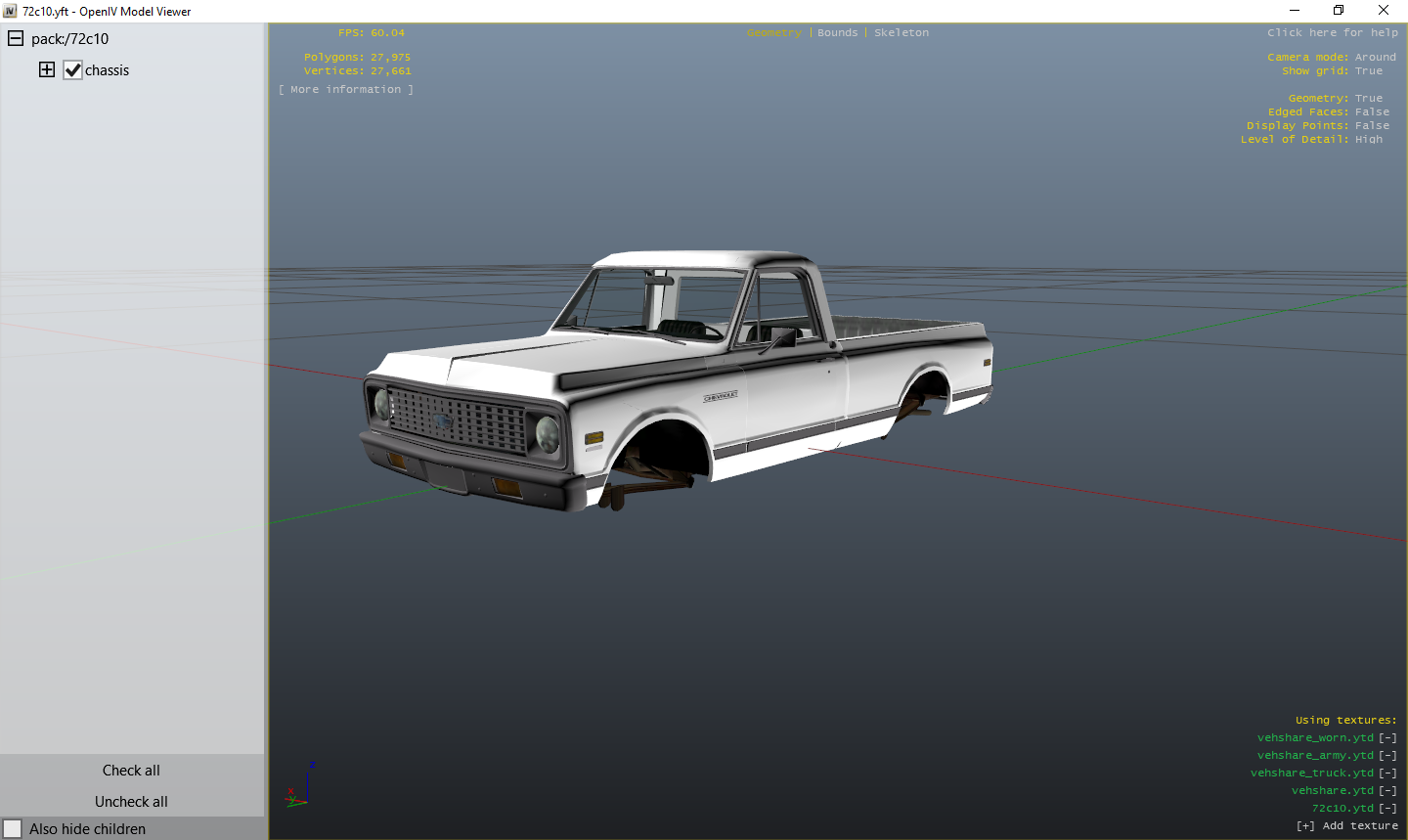Click the XYZ axis gizmo
The height and width of the screenshot is (840, 1408).
(x=301, y=790)
